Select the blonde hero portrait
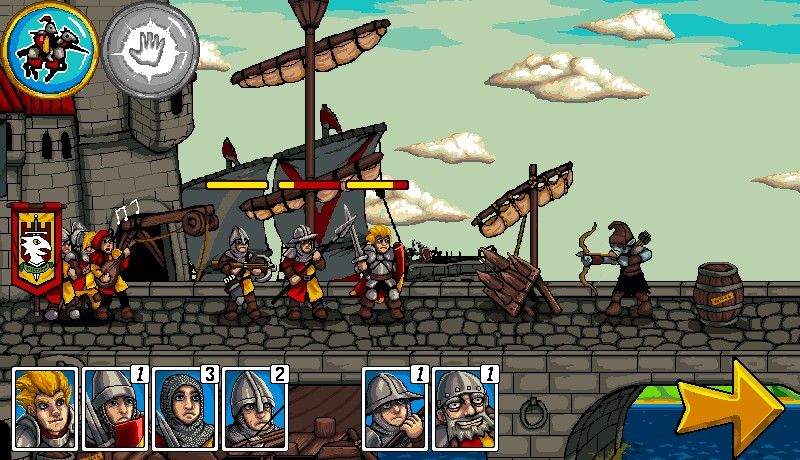The width and height of the screenshot is (800, 460). (43, 408)
